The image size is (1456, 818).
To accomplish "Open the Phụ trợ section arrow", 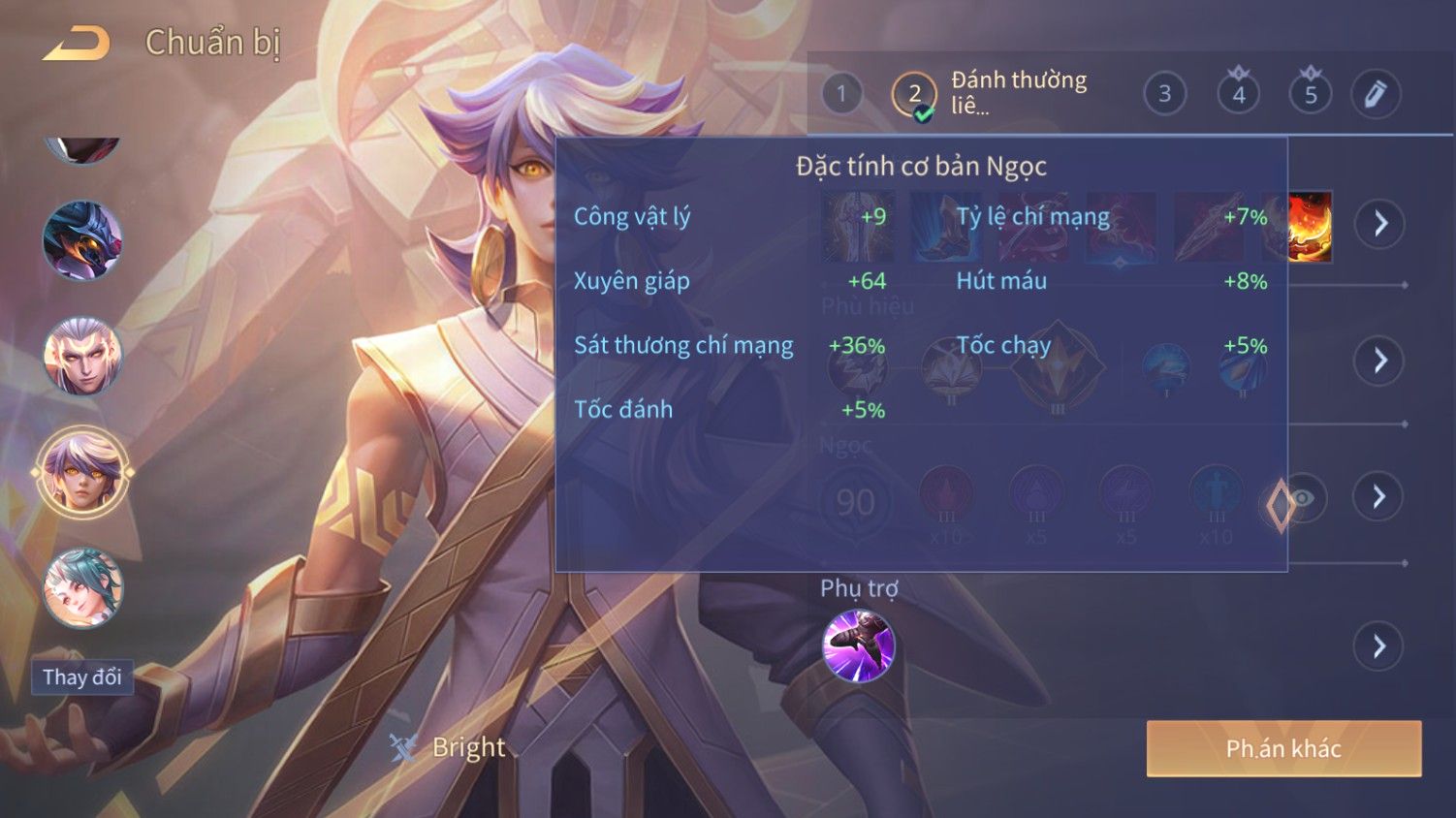I will [1380, 646].
